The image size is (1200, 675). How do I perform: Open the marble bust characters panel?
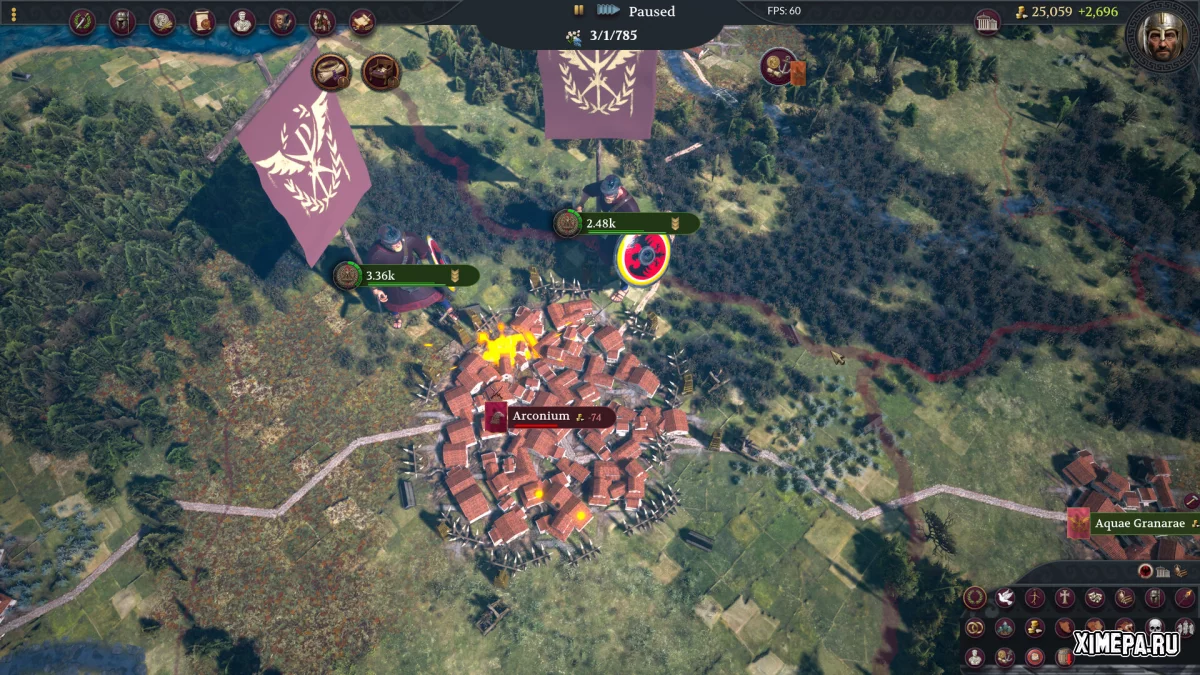[x=241, y=22]
